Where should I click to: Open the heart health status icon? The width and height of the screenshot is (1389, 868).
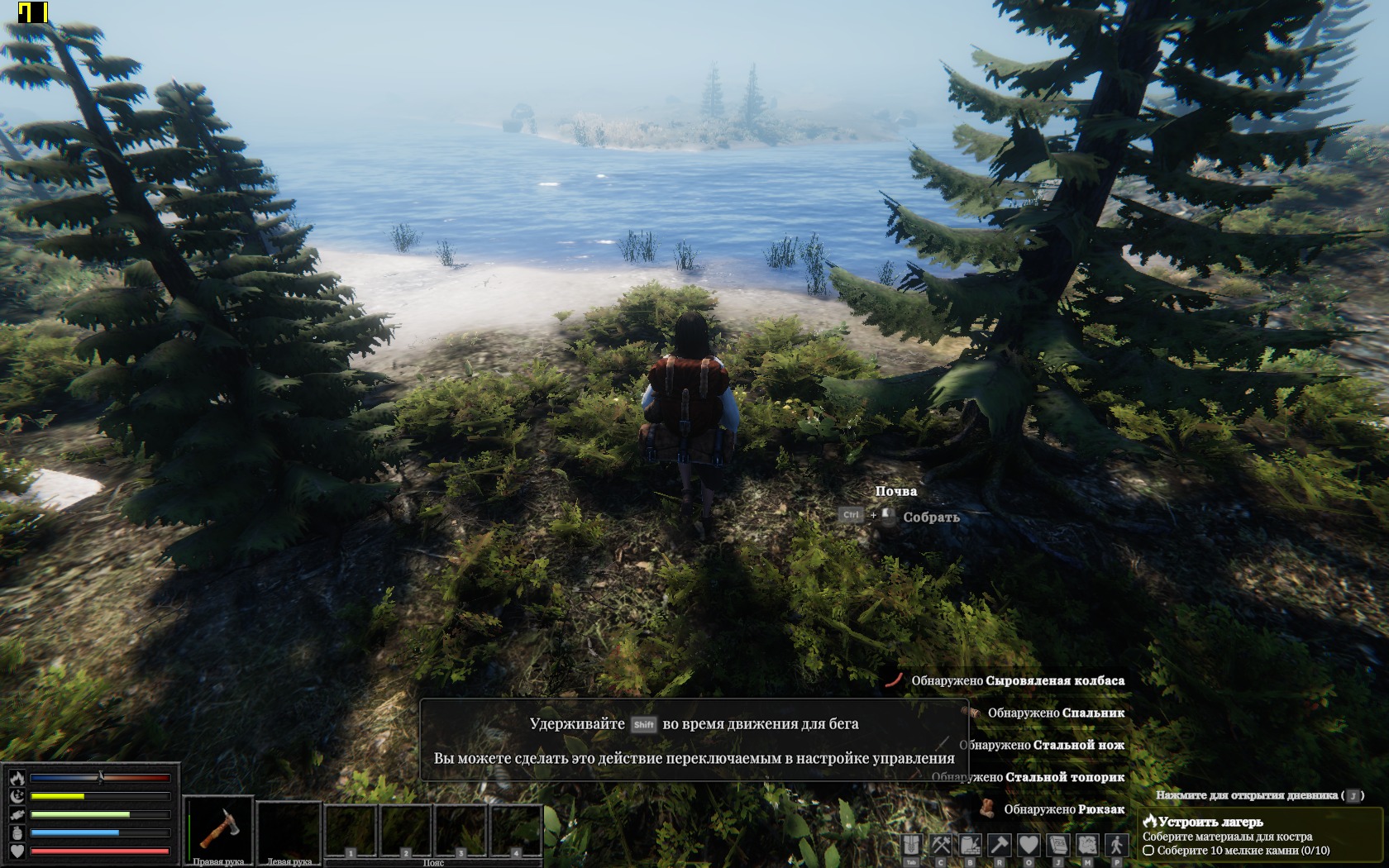tap(1029, 845)
